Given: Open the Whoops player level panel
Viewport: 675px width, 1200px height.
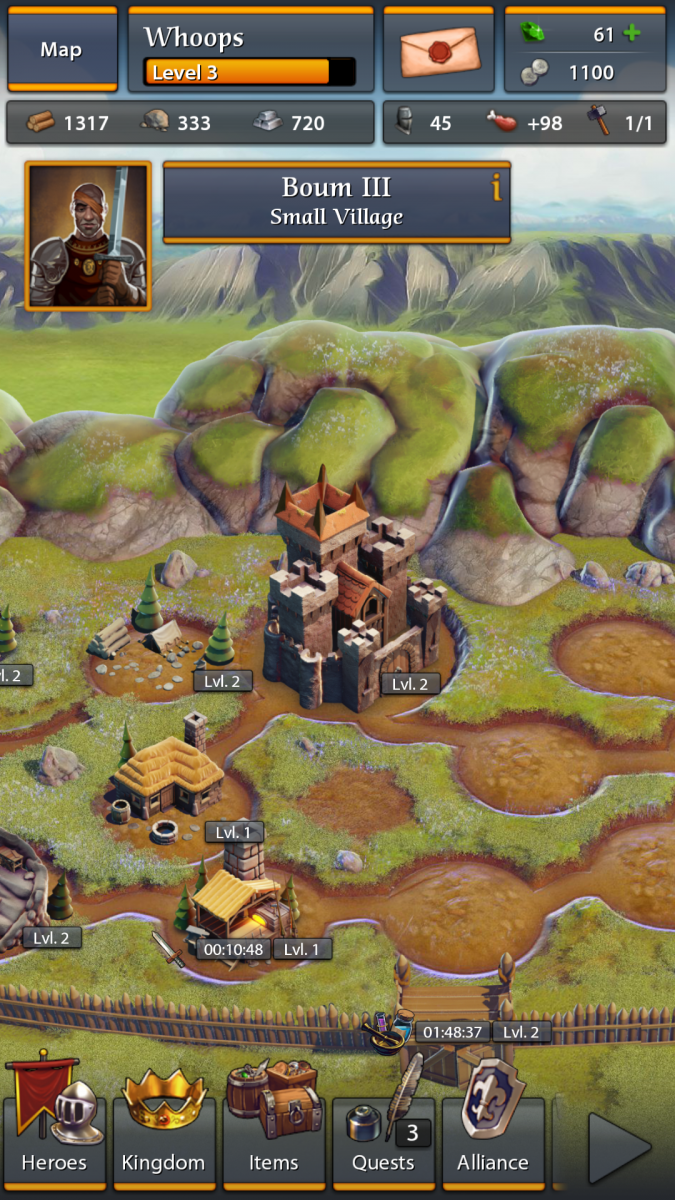Looking at the screenshot, I should [250, 50].
